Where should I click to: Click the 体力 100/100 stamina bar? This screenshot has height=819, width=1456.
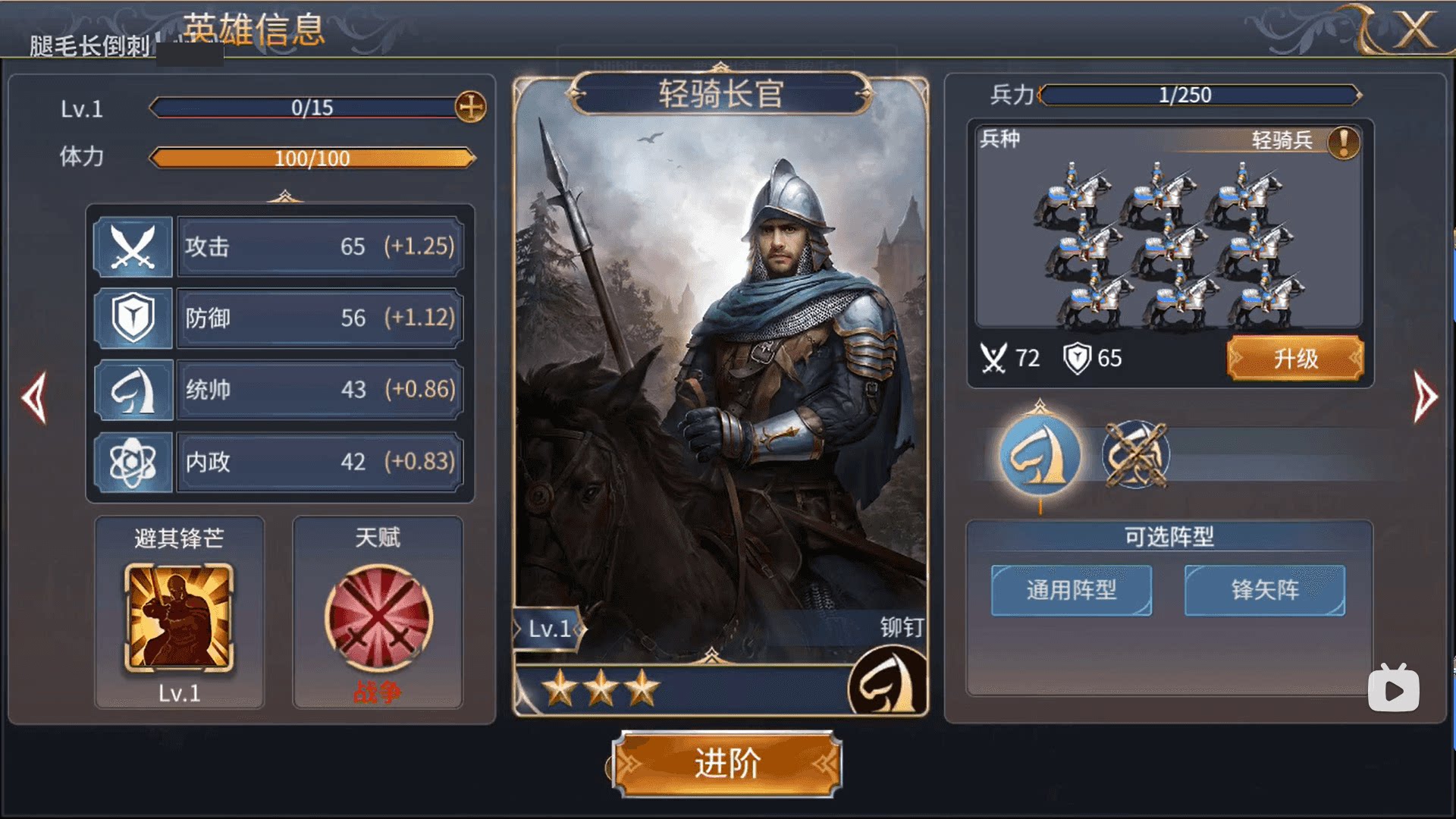pyautogui.click(x=311, y=158)
